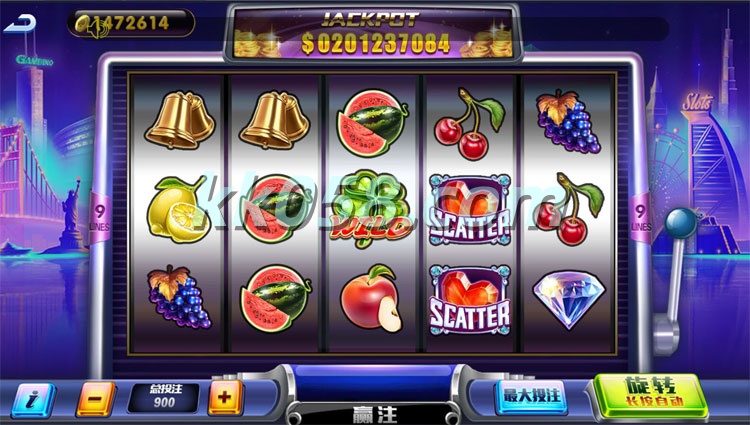Decrease total bet with the minus button

click(94, 399)
